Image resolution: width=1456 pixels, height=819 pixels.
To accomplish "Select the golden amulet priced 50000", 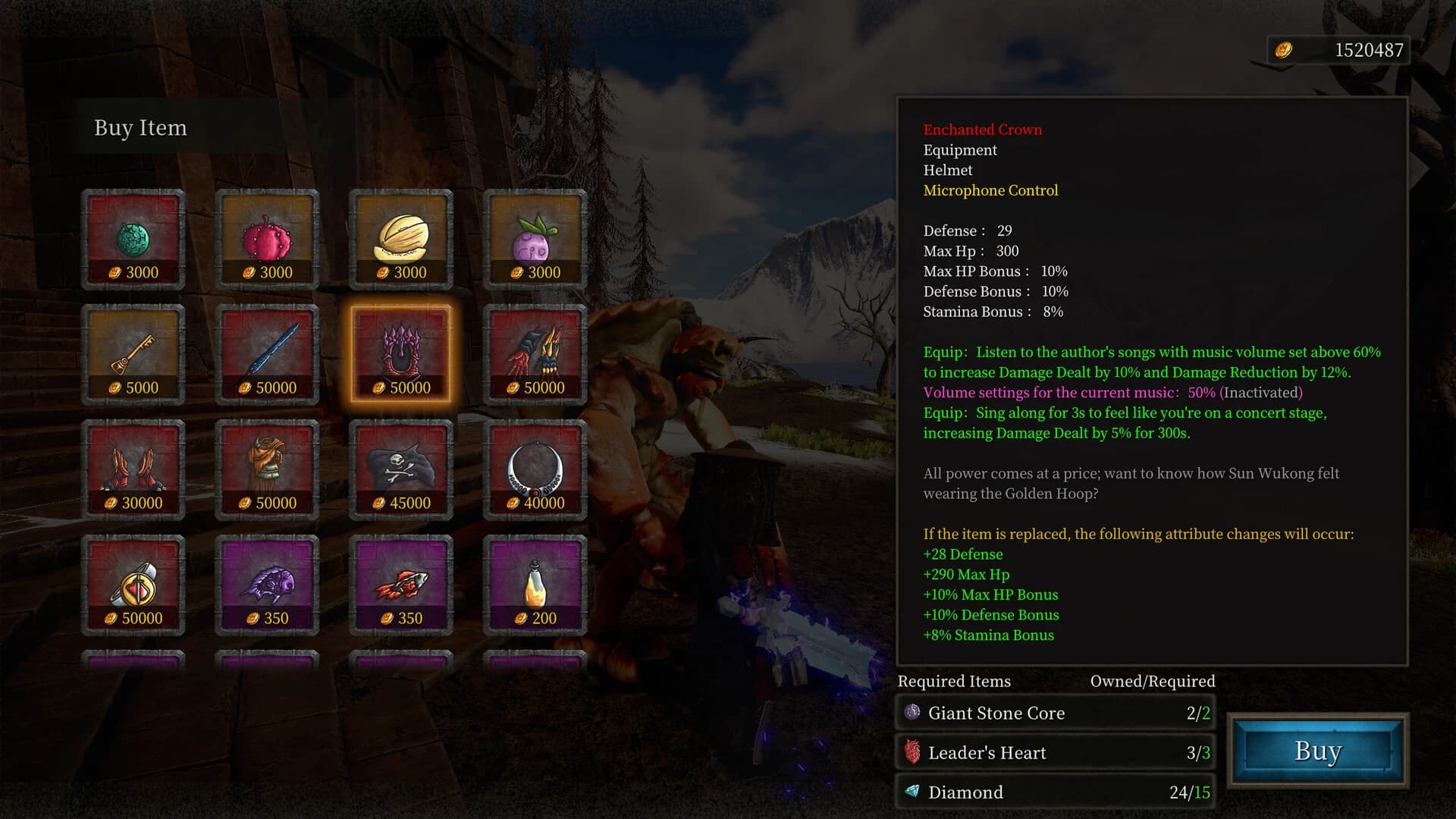I will 133,582.
